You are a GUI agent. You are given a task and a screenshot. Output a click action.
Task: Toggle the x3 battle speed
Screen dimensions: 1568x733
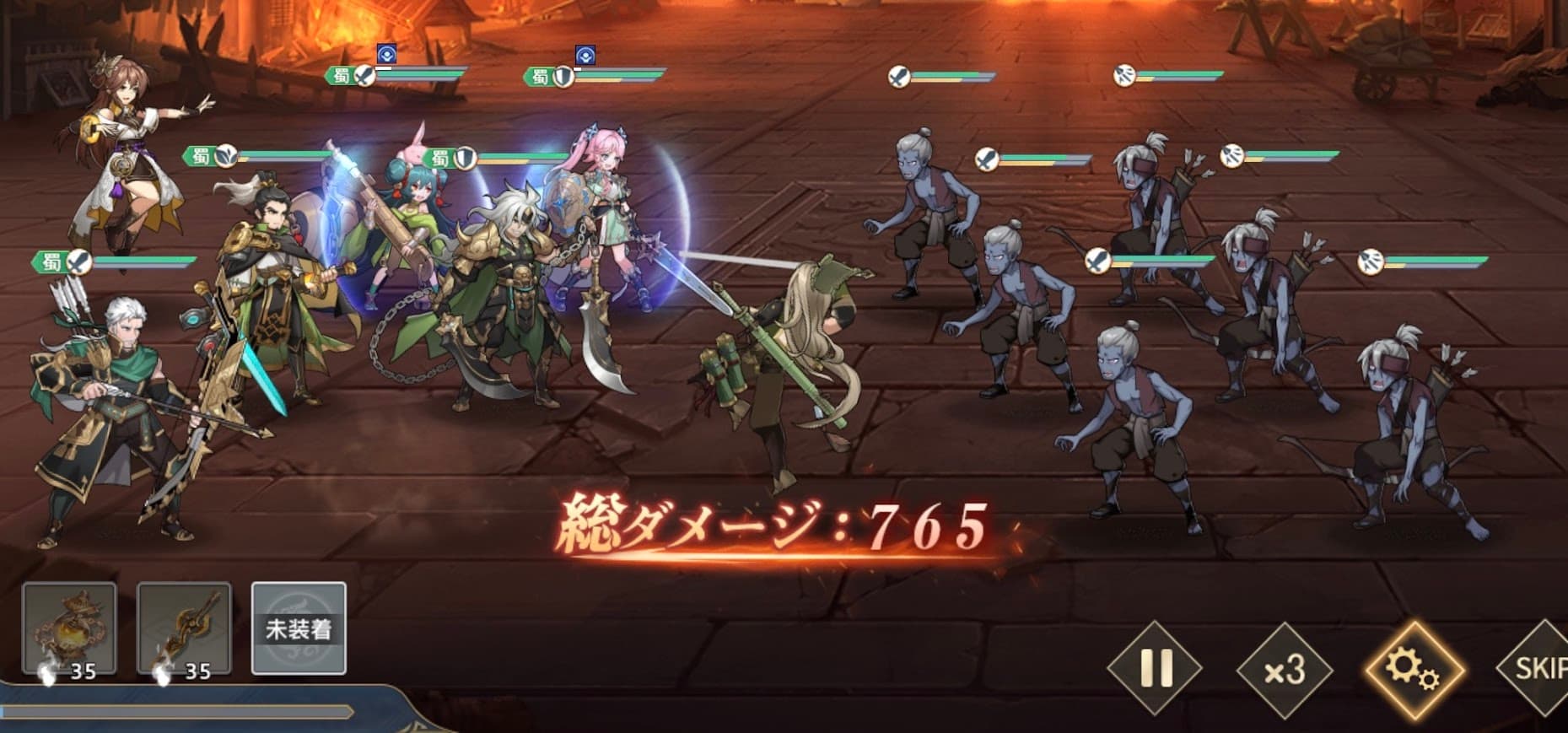(1284, 671)
